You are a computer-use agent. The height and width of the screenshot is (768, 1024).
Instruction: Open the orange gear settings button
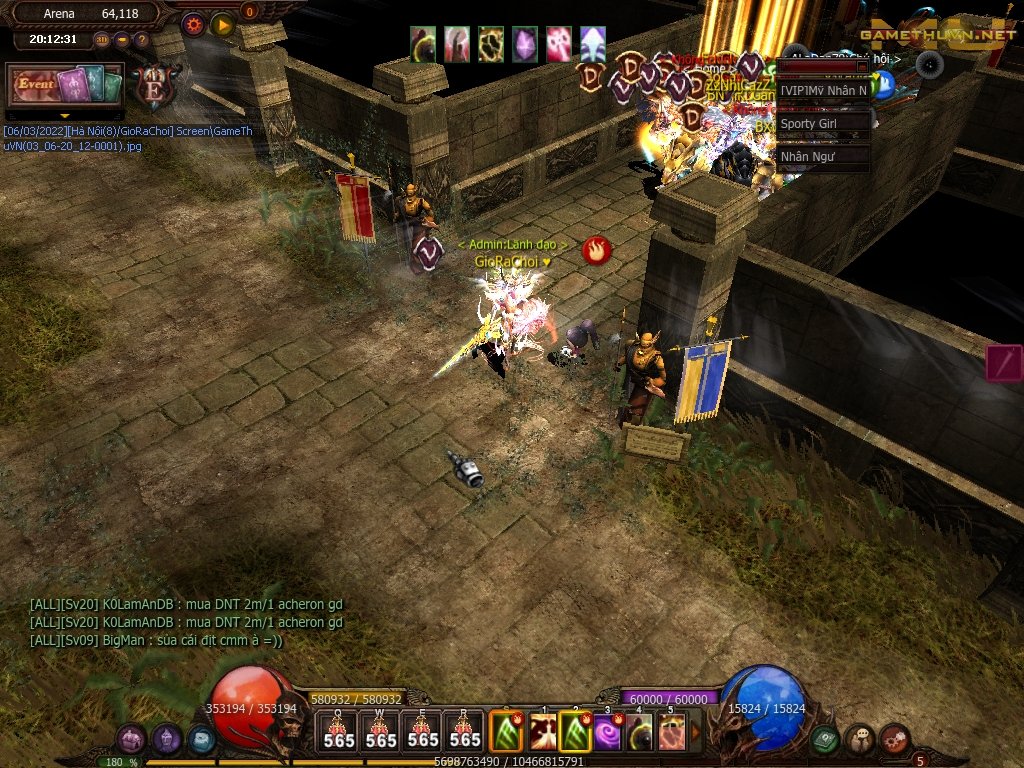pyautogui.click(x=193, y=23)
